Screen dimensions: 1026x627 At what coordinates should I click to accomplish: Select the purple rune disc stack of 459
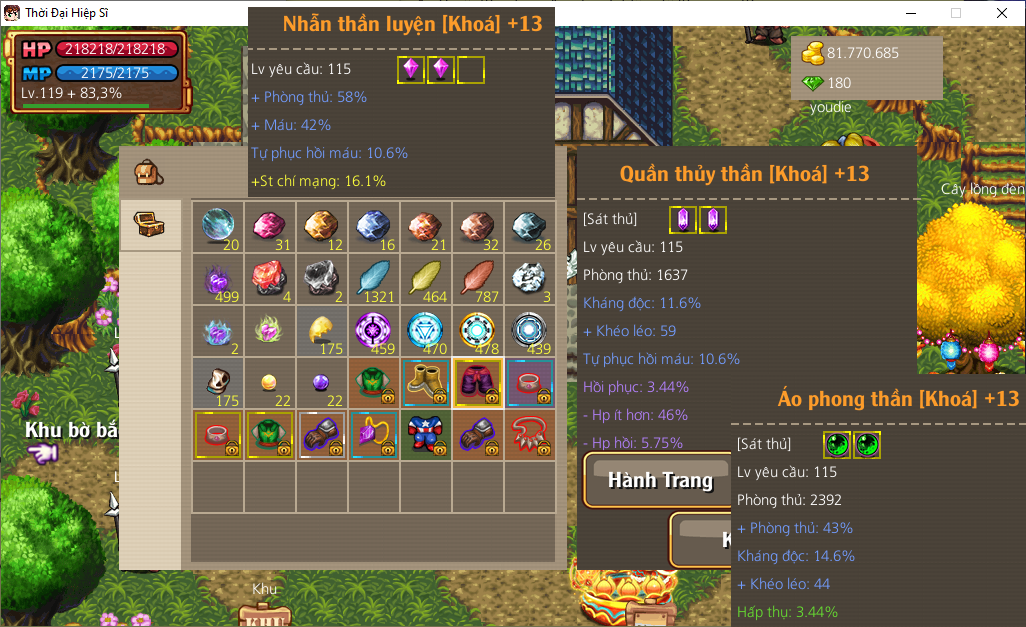[x=374, y=330]
